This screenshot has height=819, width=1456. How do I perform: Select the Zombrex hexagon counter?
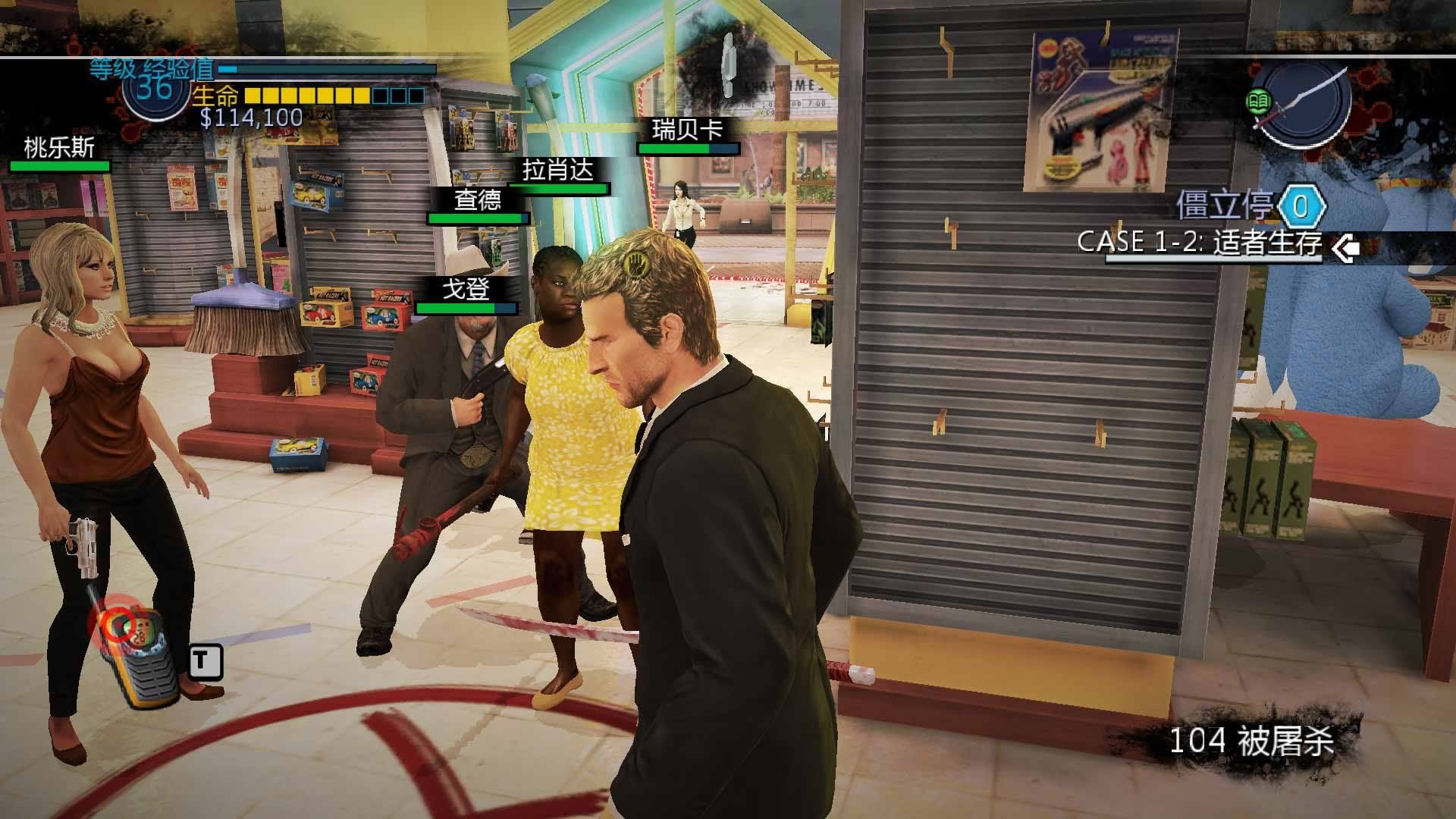[1301, 206]
